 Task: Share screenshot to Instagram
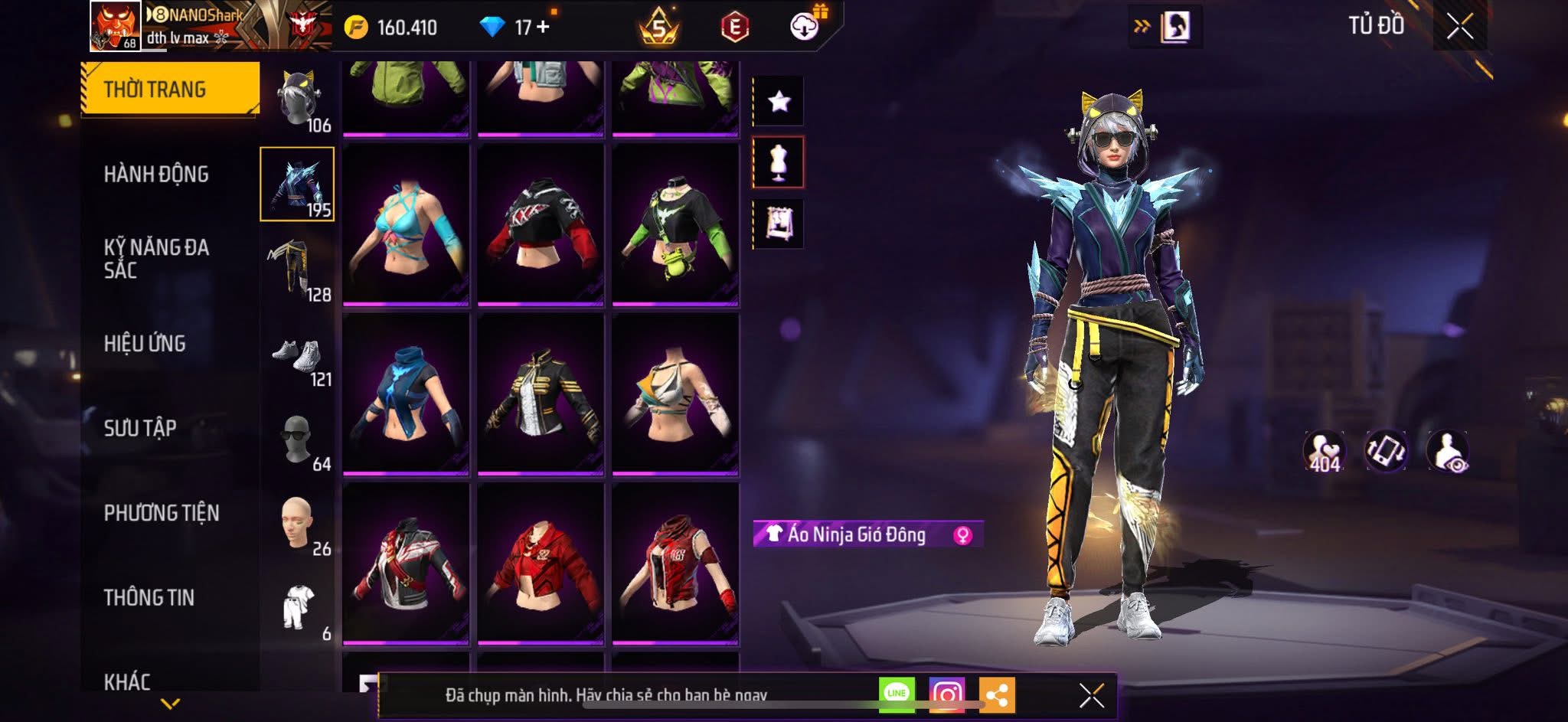tap(946, 694)
